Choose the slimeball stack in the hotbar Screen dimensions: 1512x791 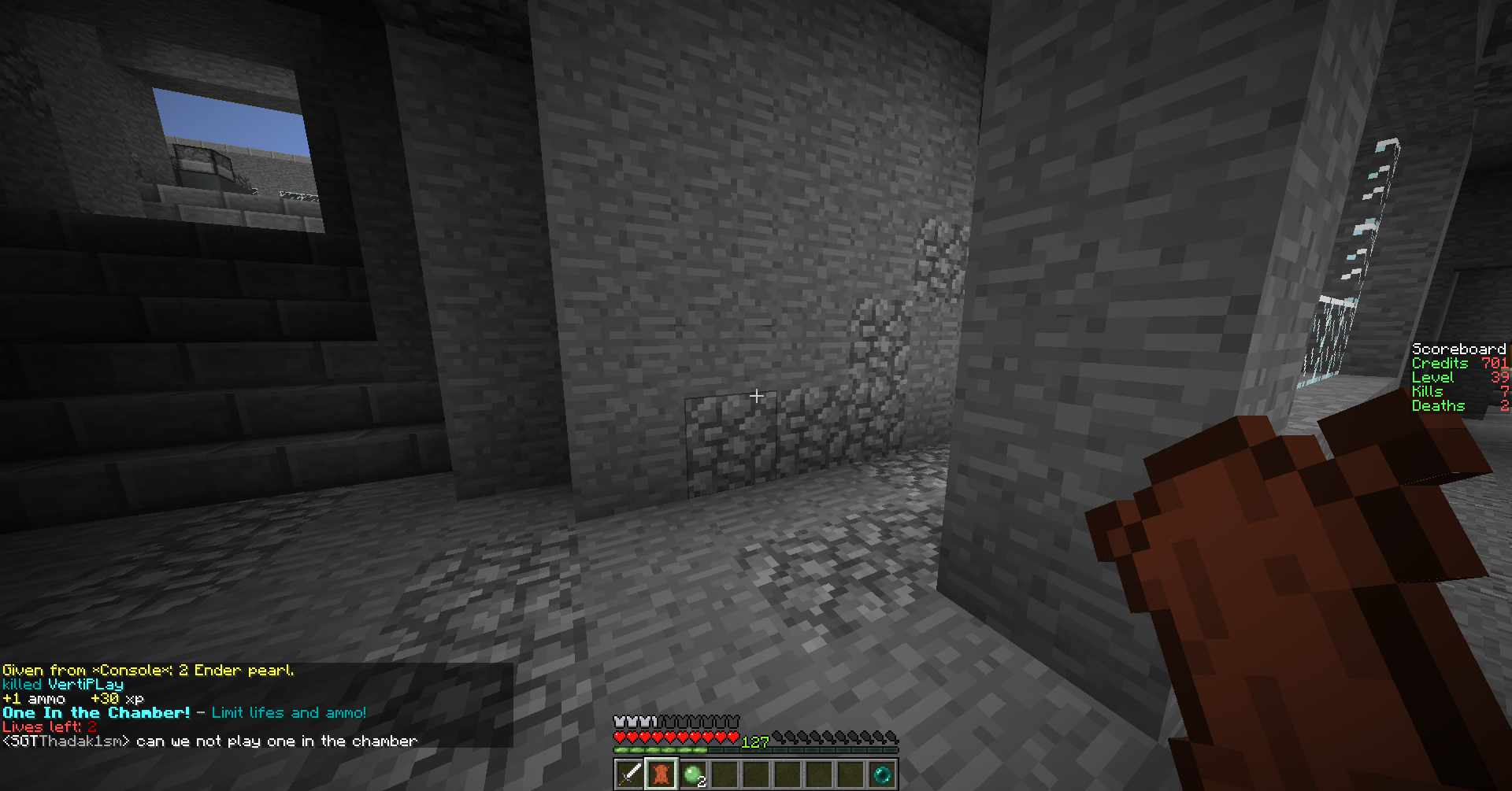click(692, 774)
